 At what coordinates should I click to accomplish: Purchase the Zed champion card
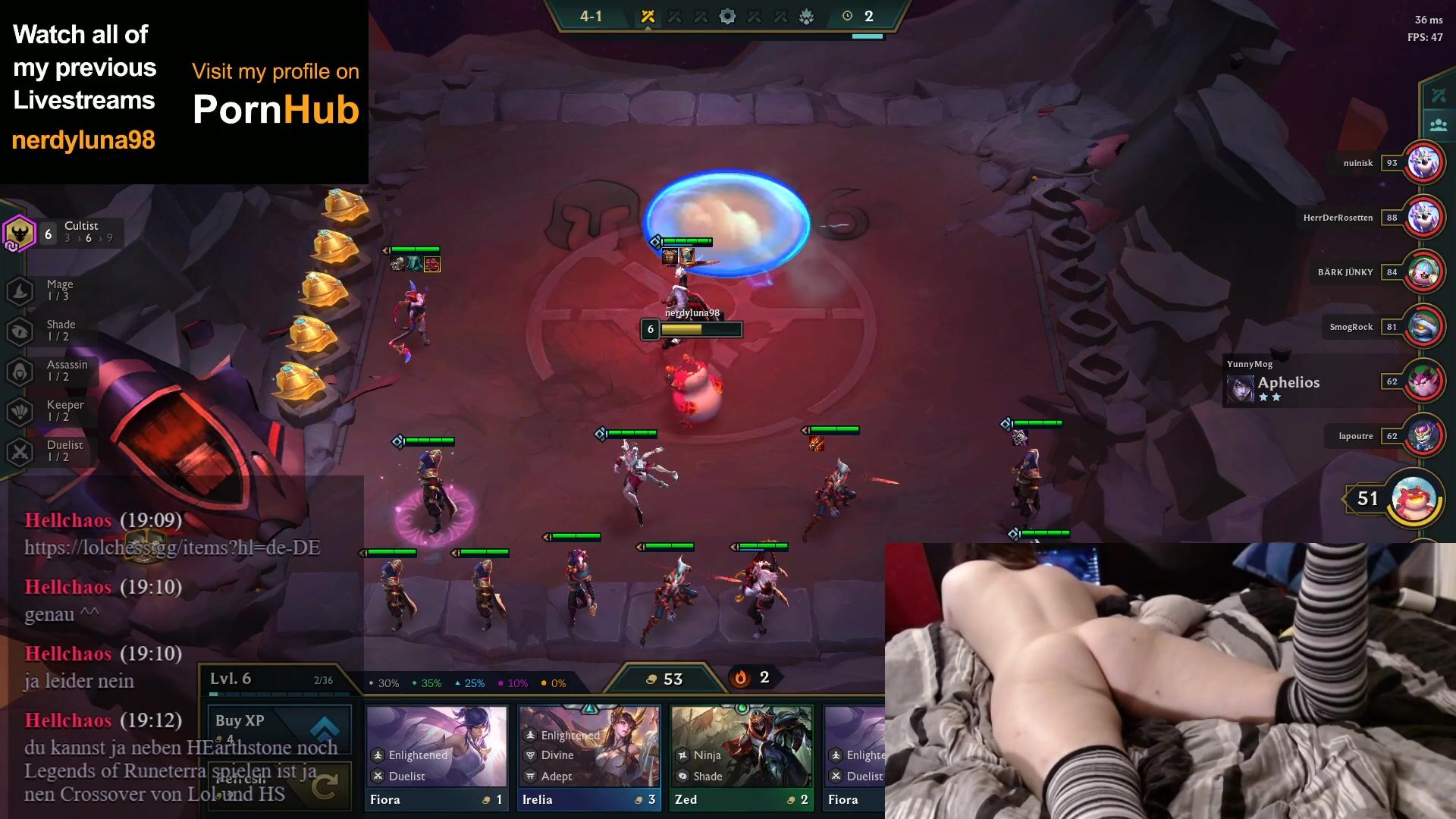(741, 758)
